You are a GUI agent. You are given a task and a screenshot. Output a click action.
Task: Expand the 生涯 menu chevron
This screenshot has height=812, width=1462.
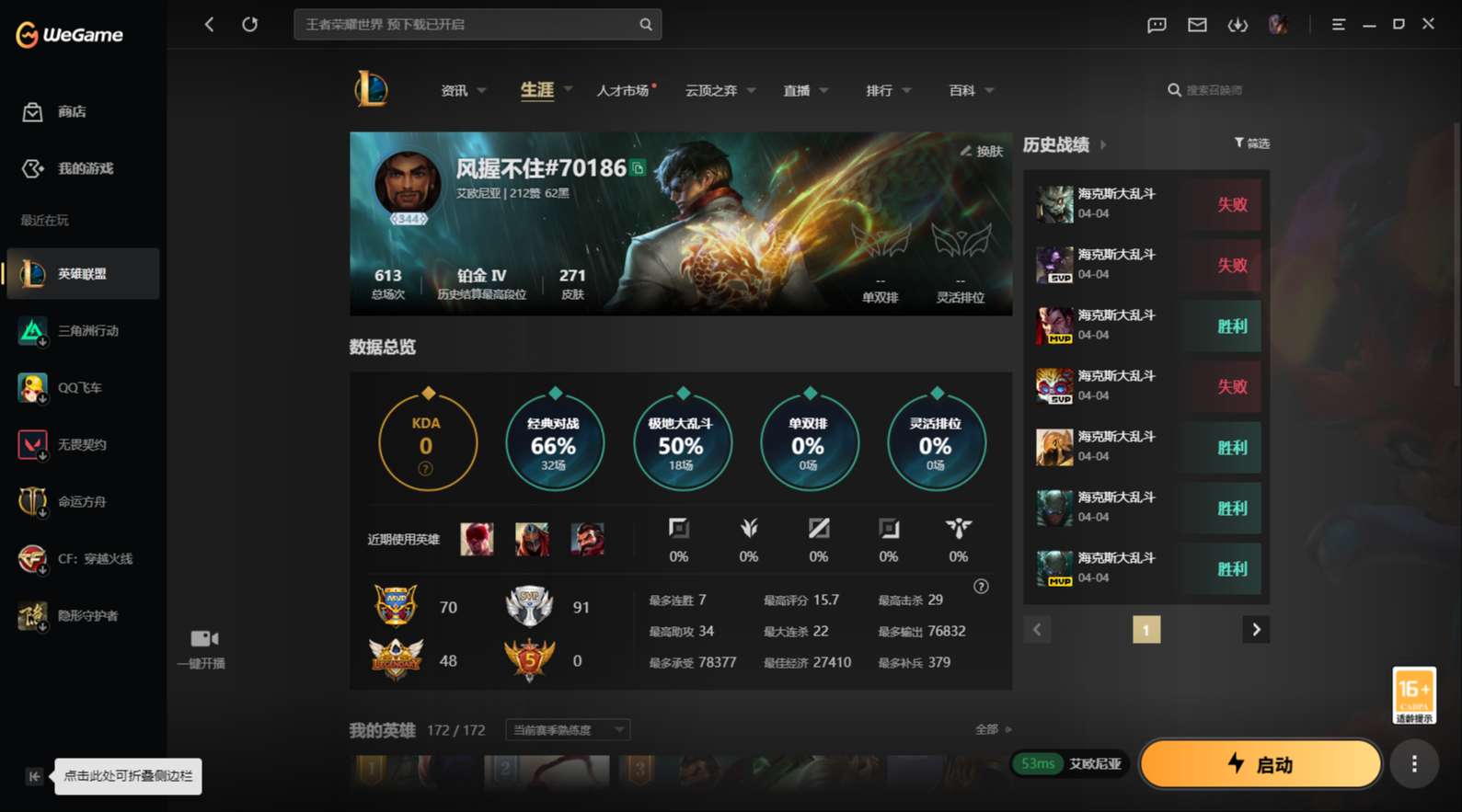tap(568, 89)
